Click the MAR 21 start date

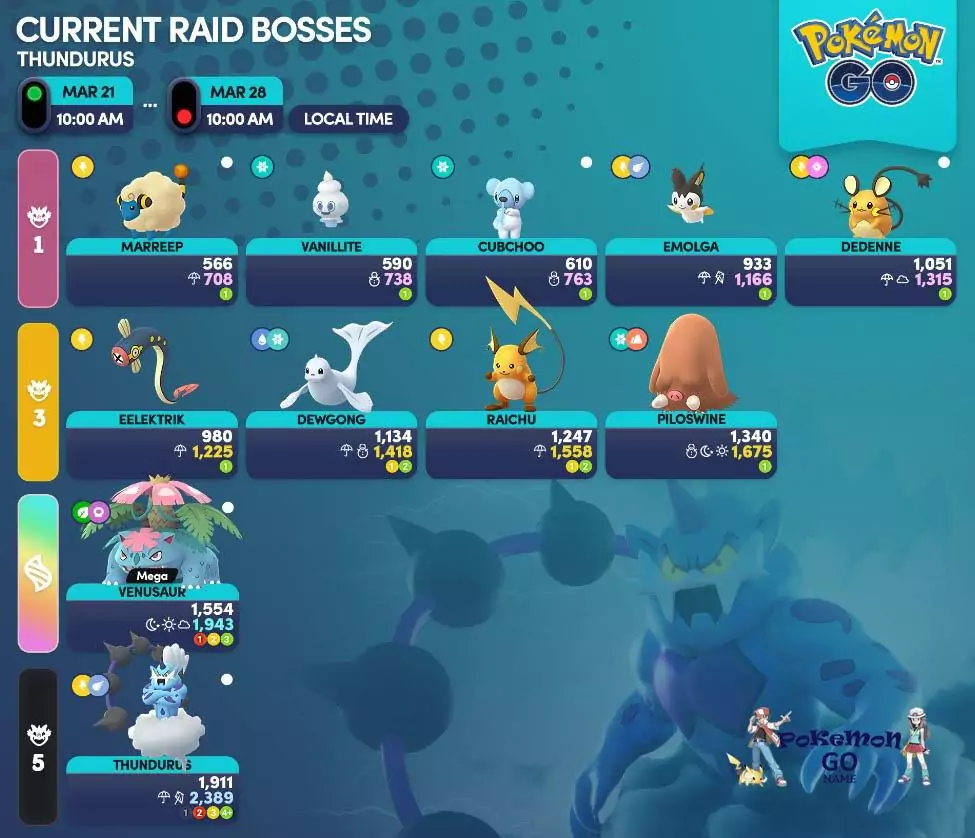88,93
